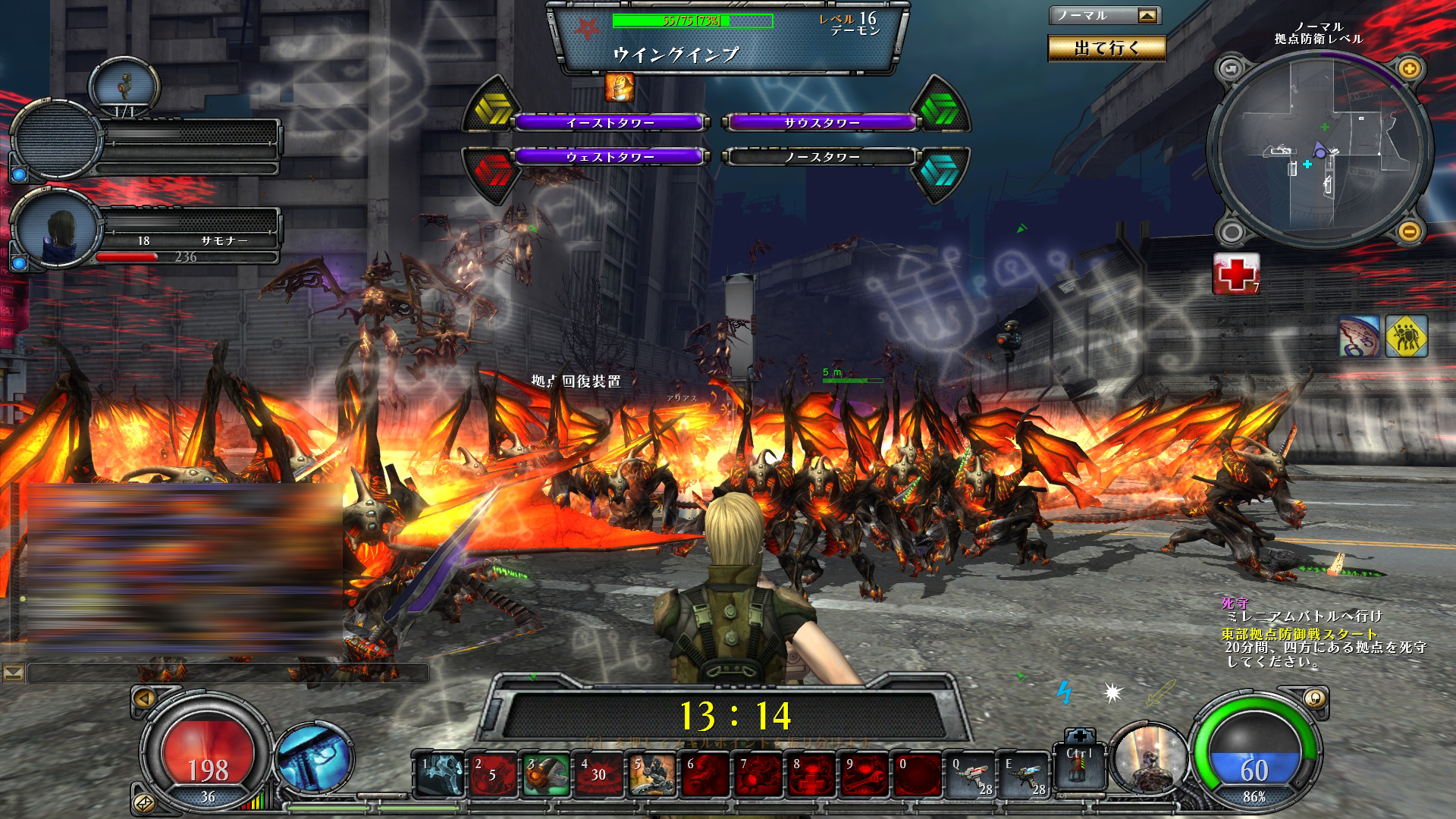This screenshot has height=819, width=1456.
Task: Click the 出て行く leave button
Action: point(1106,49)
